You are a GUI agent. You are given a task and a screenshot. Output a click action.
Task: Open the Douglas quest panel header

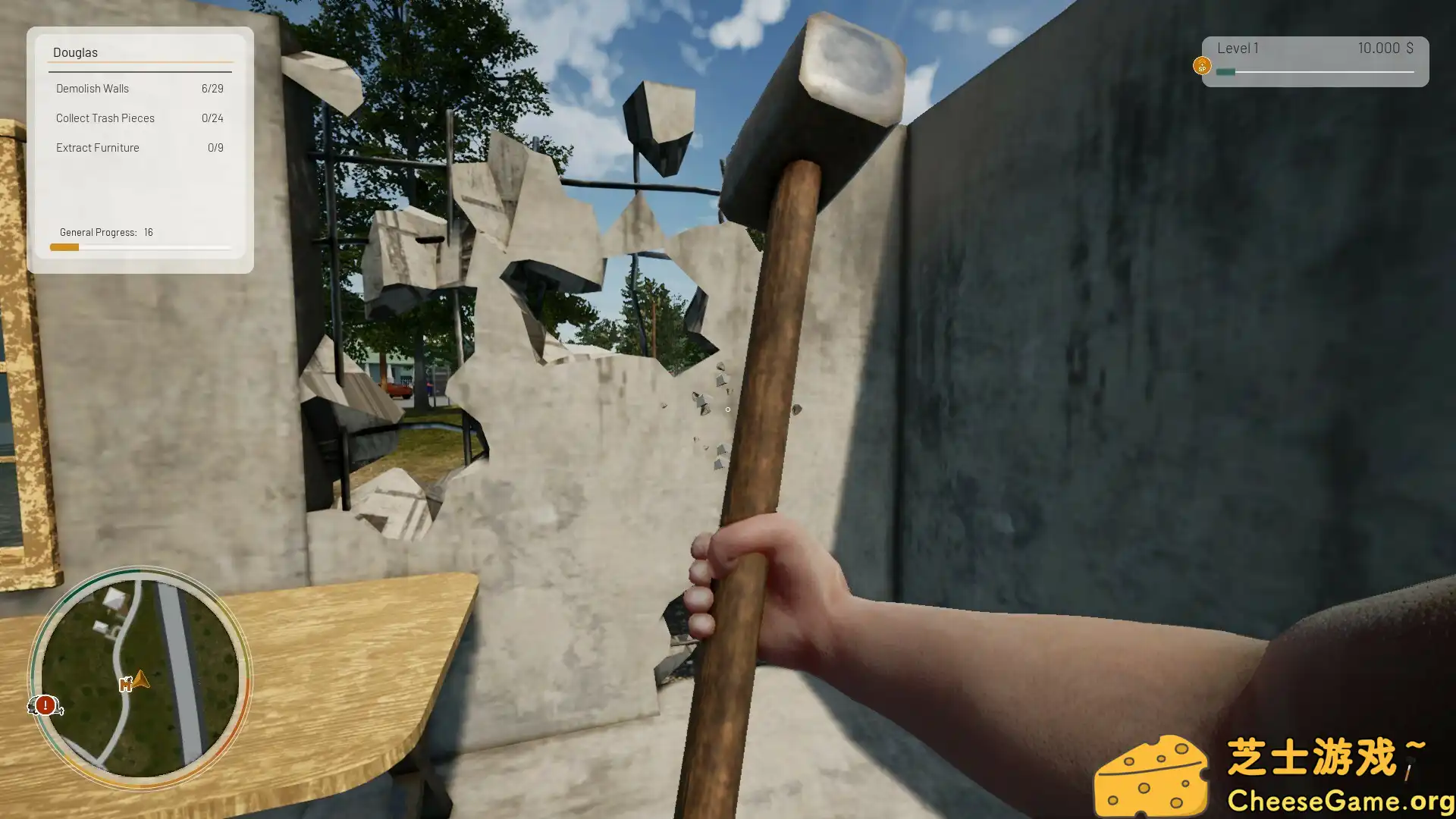tap(76, 52)
